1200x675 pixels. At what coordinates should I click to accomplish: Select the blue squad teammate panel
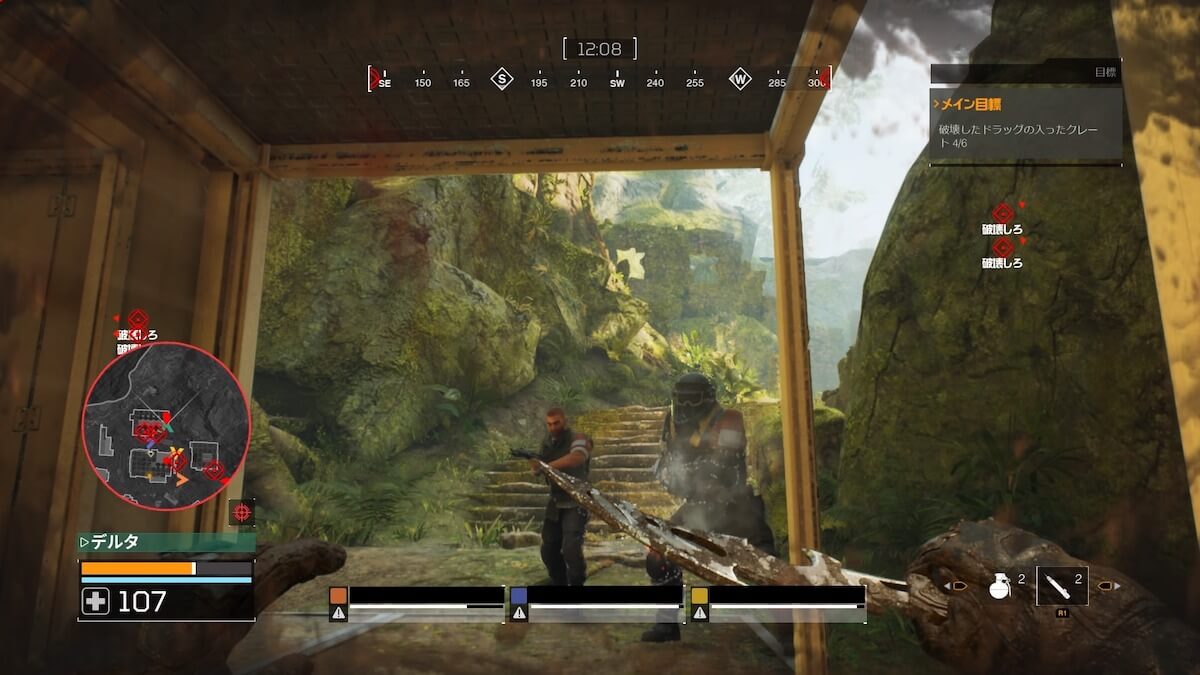596,603
